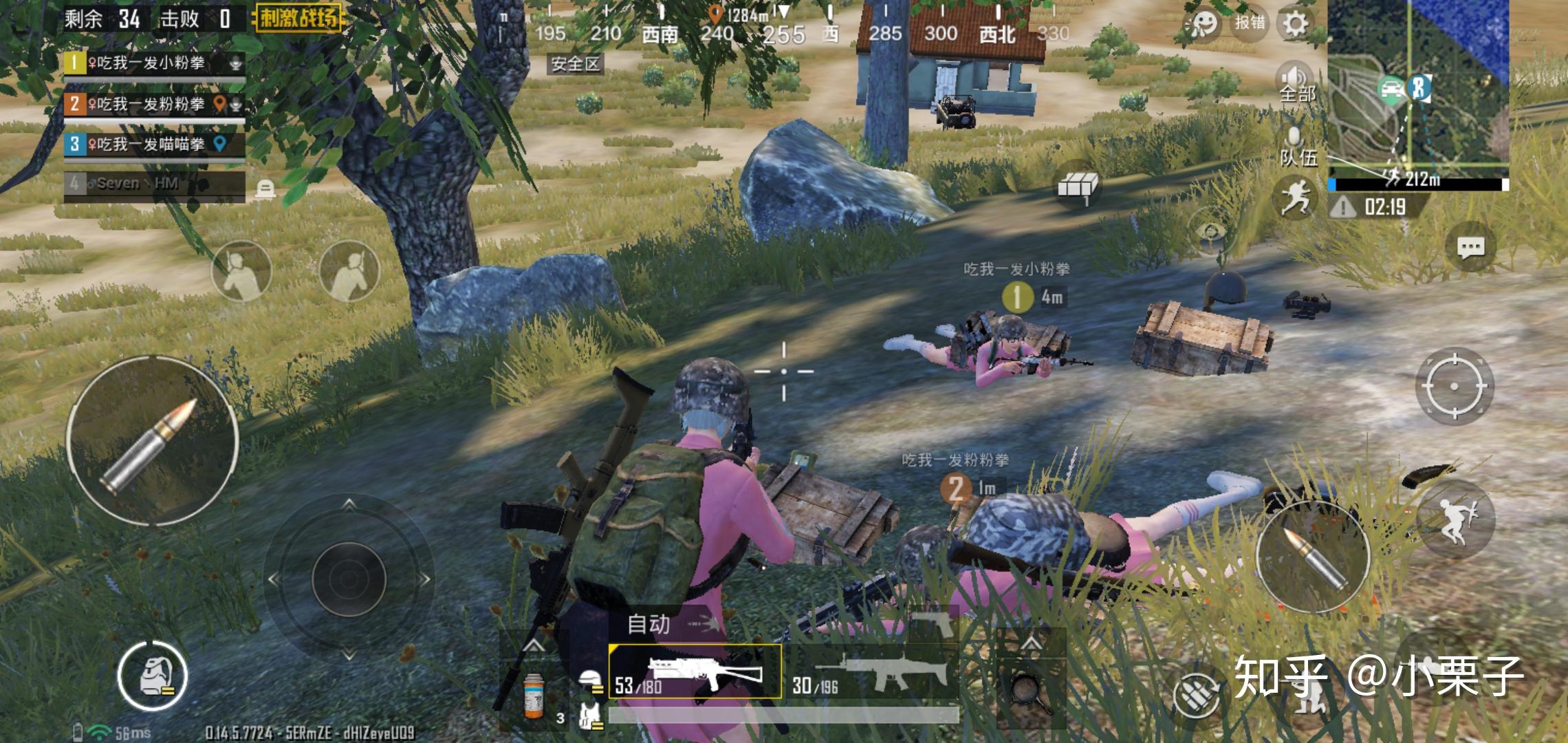1568x743 pixels.
Task: Aim down sights with the crosshair button
Action: [x=1454, y=386]
